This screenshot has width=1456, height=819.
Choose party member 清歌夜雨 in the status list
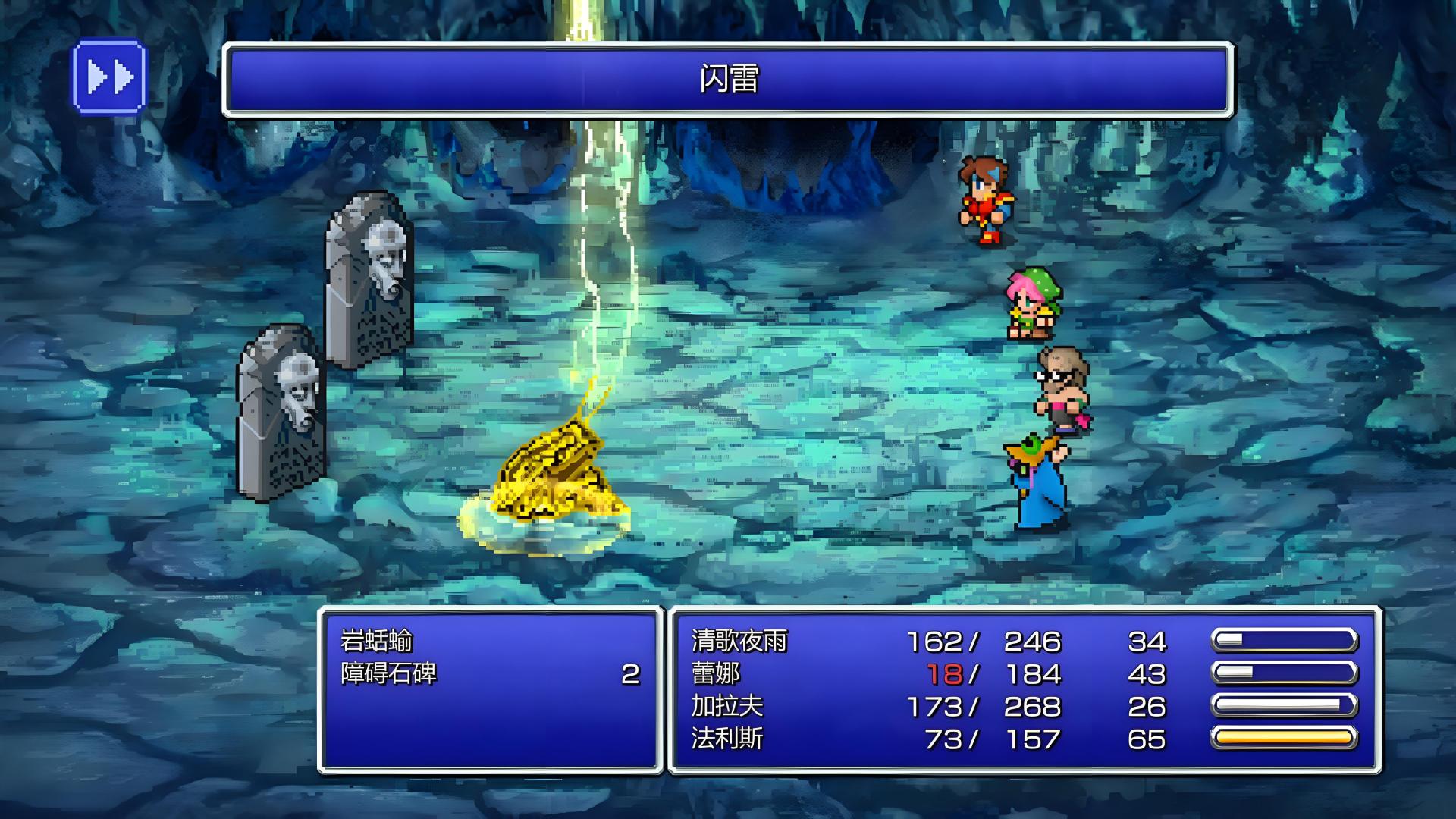click(x=739, y=642)
